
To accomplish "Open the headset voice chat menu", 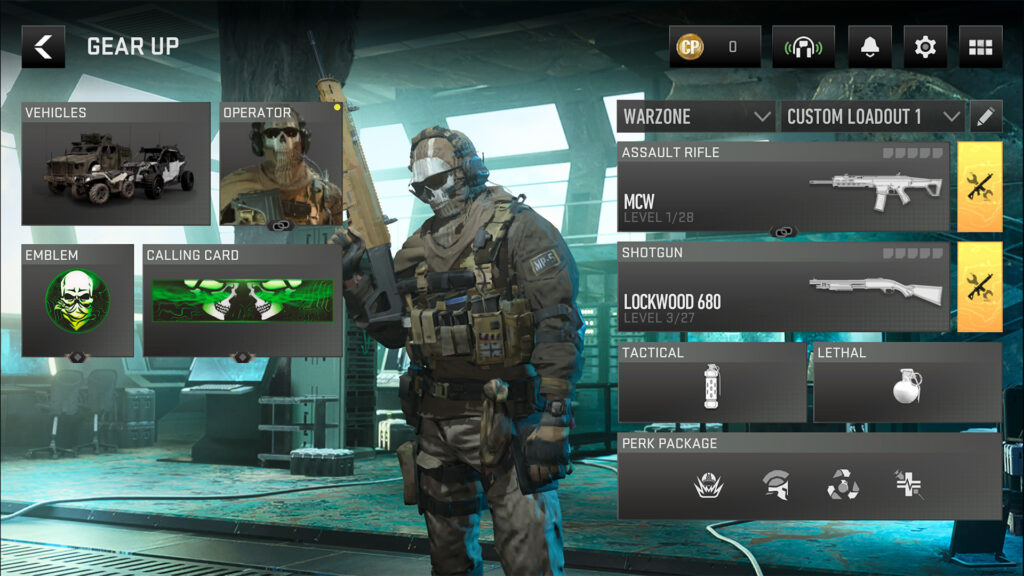I will 803,47.
